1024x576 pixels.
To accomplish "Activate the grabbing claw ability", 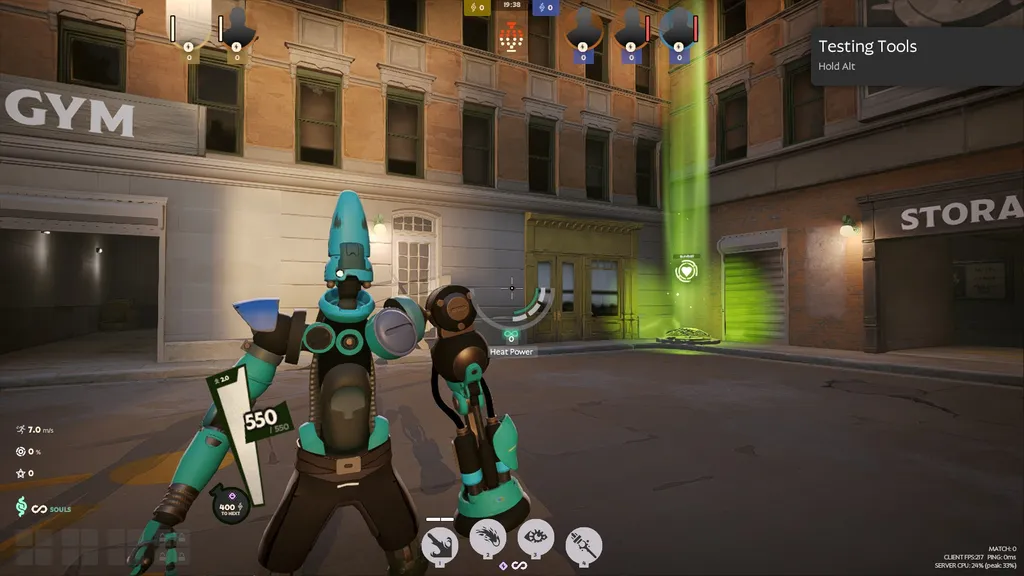I will [x=440, y=543].
